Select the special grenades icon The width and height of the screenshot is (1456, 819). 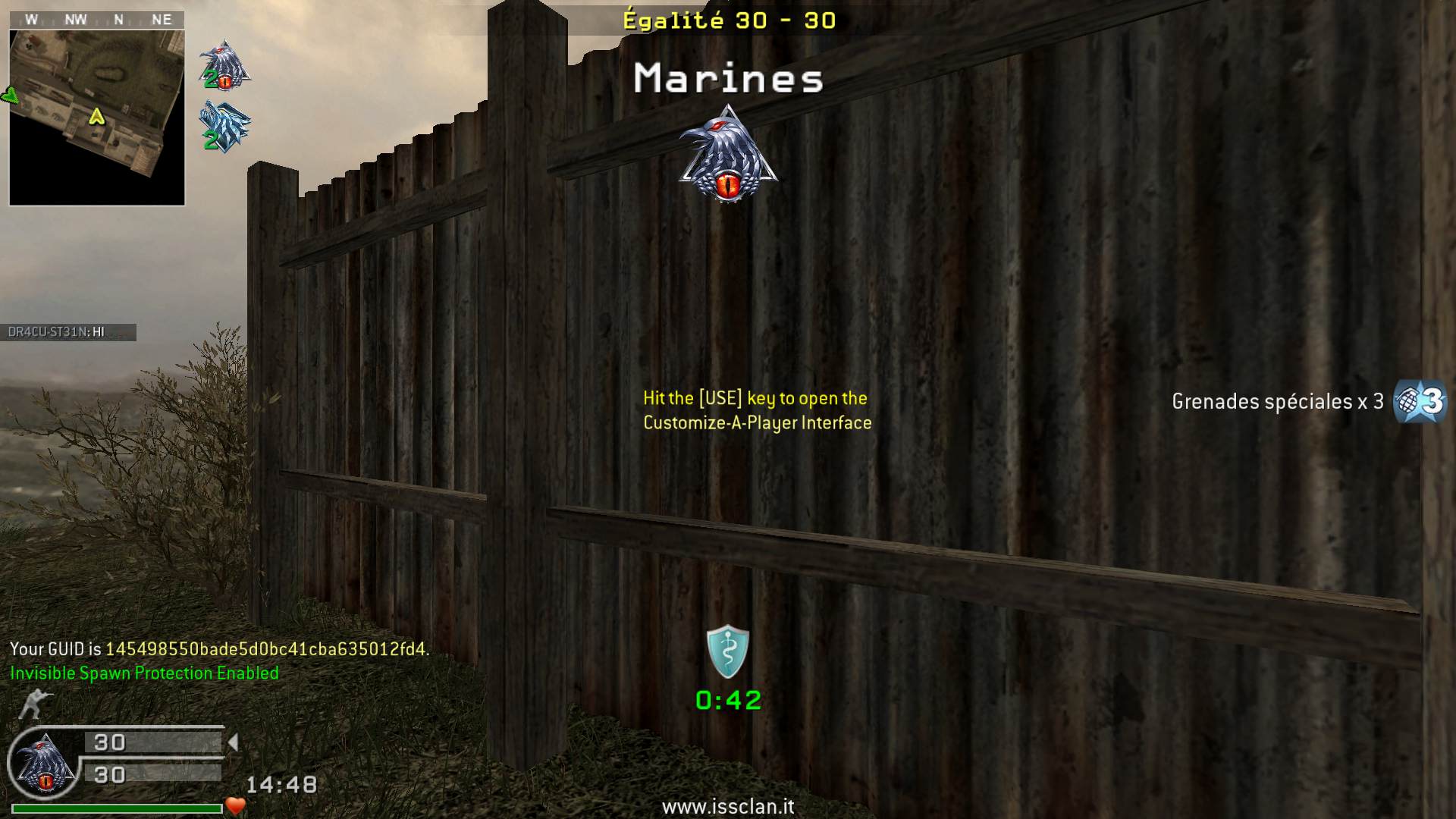[x=1420, y=401]
